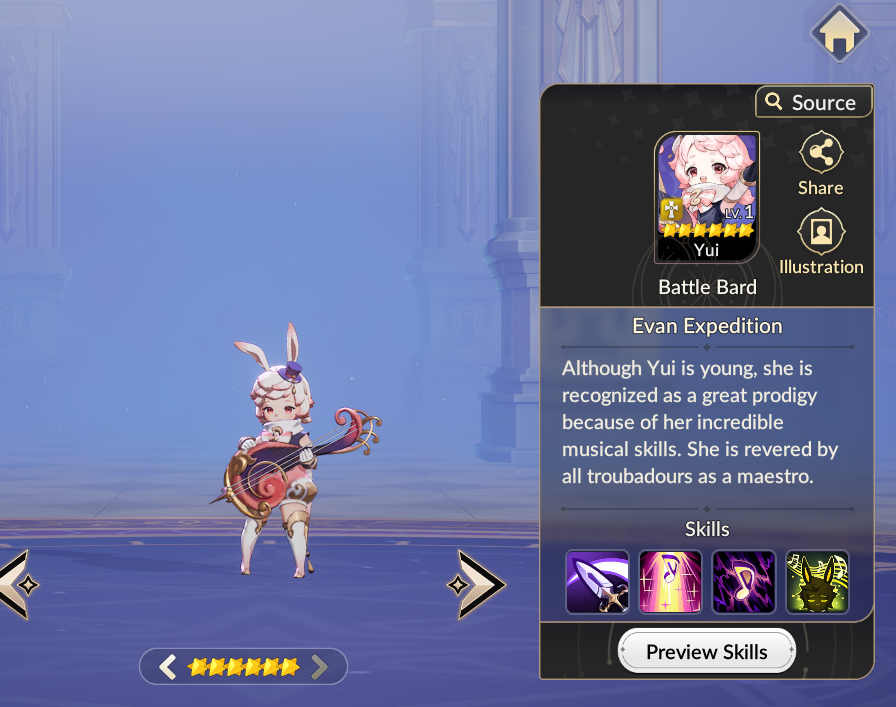Click the Preview Skills button
896x707 pixels.
coord(706,652)
